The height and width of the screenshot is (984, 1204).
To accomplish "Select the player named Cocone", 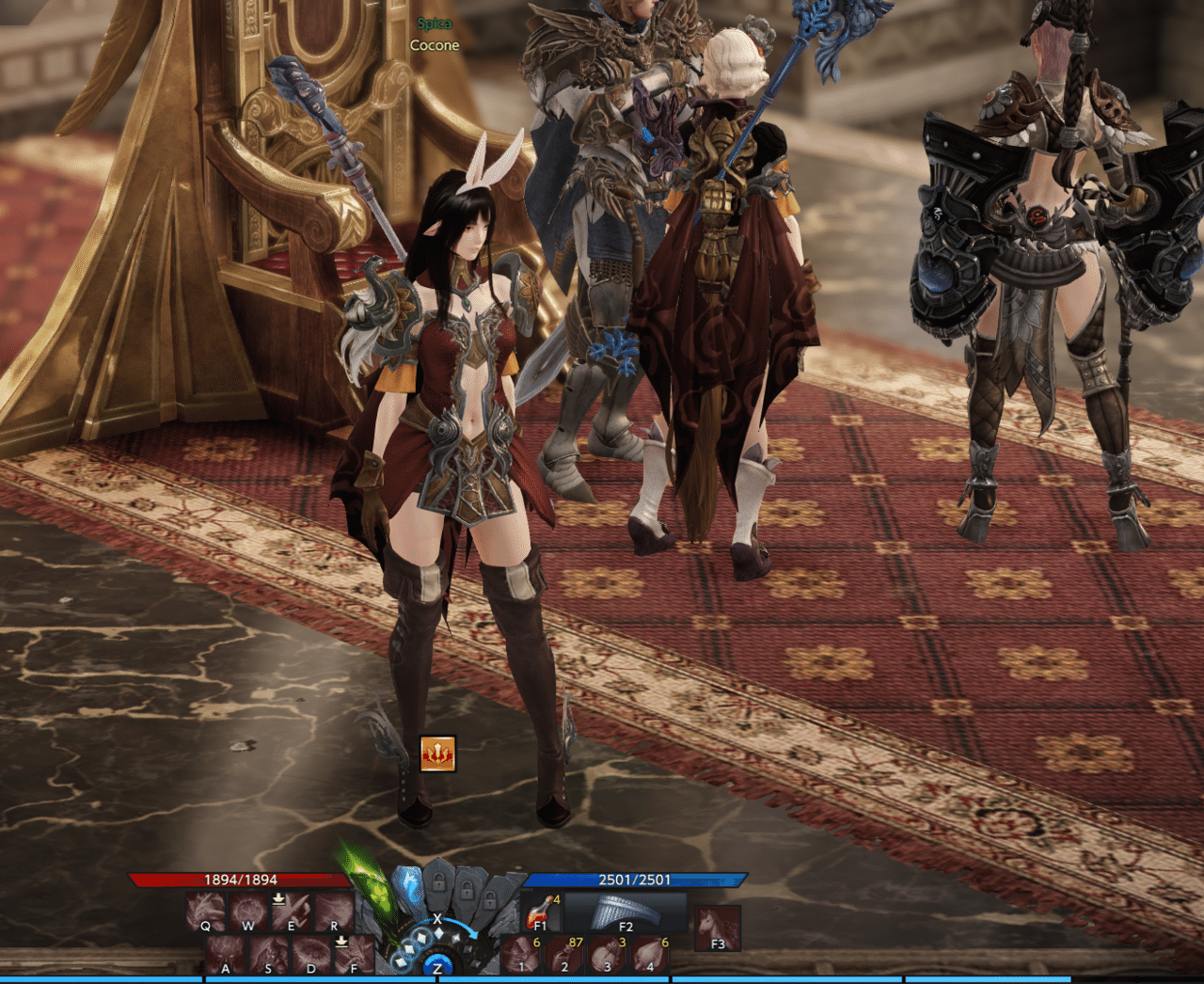I will point(434,44).
